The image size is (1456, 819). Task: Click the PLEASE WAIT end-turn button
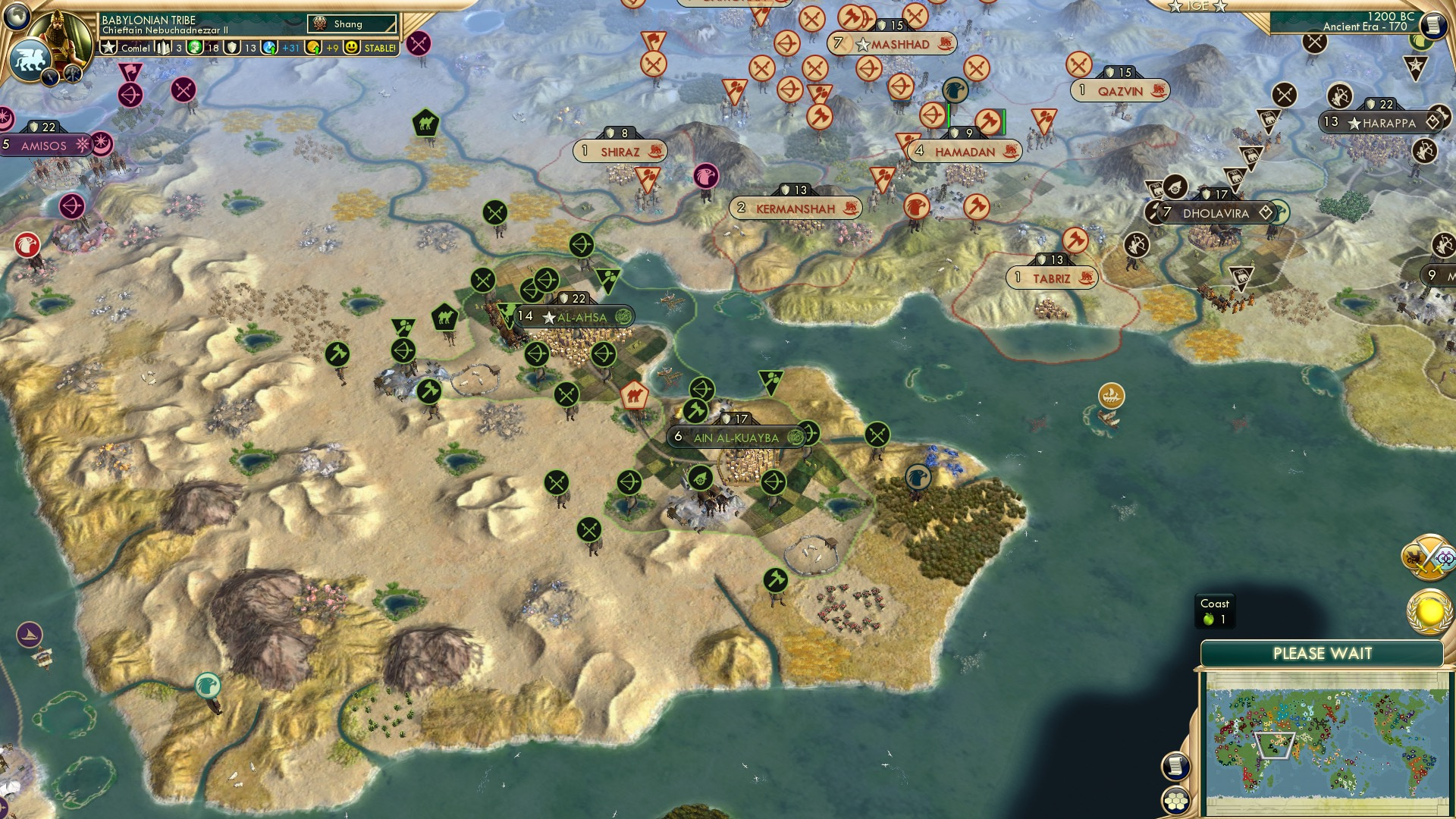(x=1323, y=654)
